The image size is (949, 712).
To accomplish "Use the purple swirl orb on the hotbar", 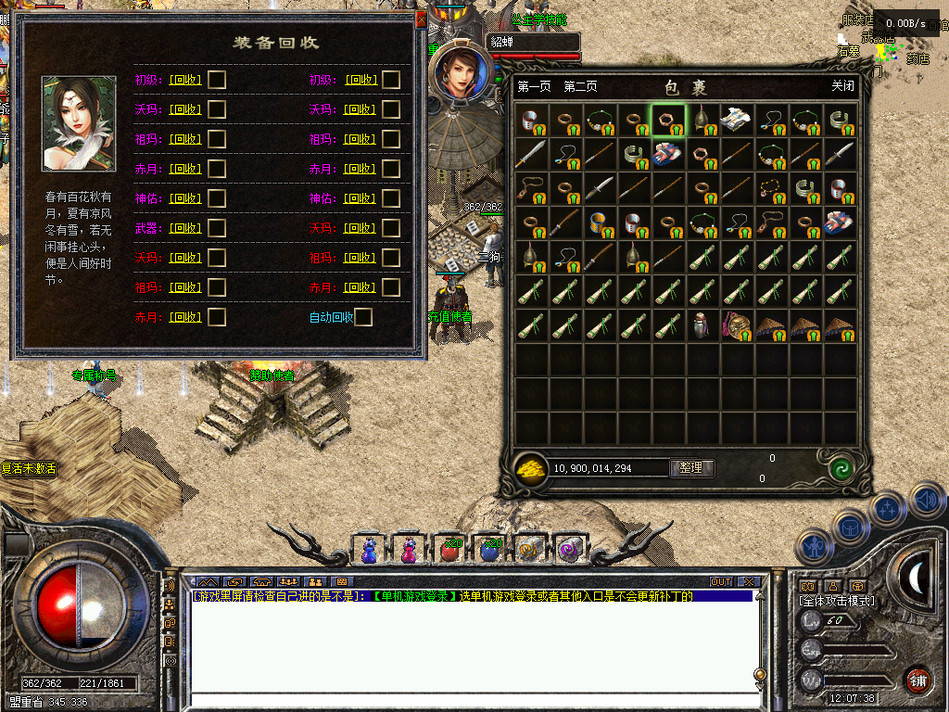I will (x=568, y=549).
